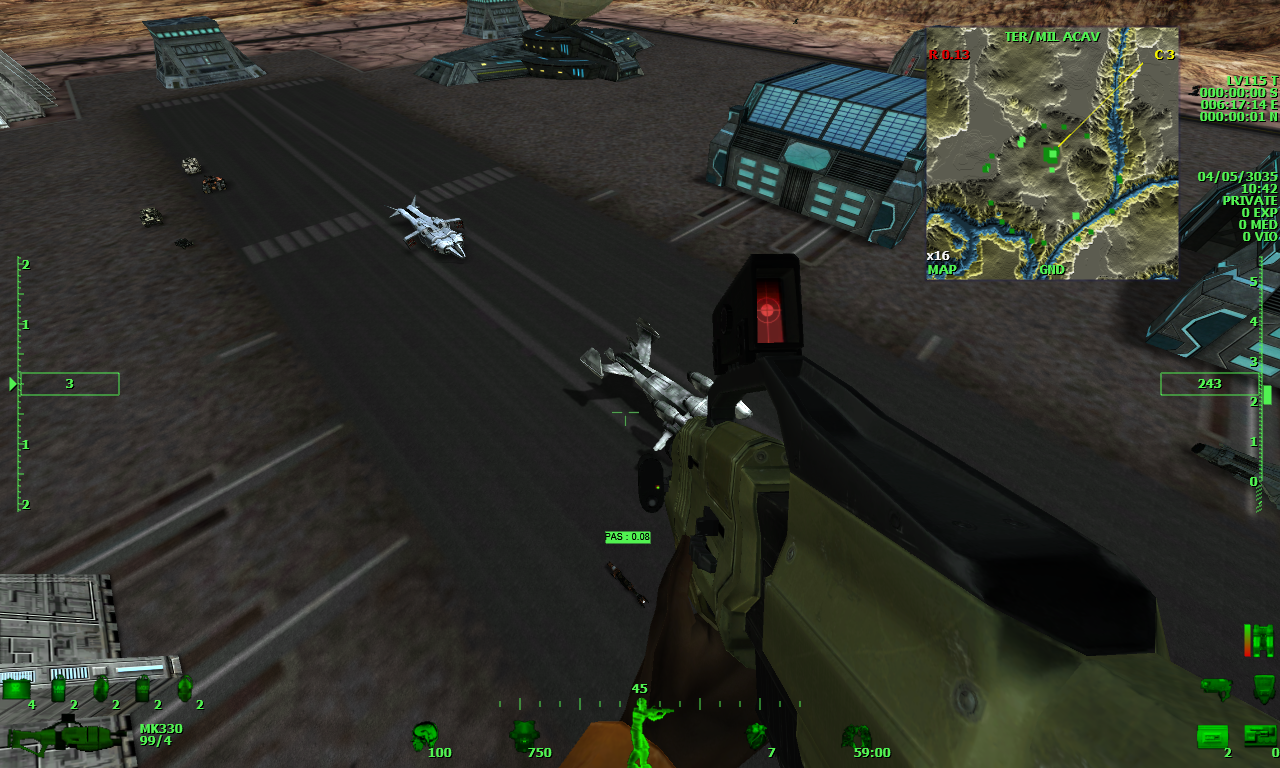Image resolution: width=1280 pixels, height=768 pixels.
Task: Toggle the GND mode on the minimap
Action: coord(1053,268)
